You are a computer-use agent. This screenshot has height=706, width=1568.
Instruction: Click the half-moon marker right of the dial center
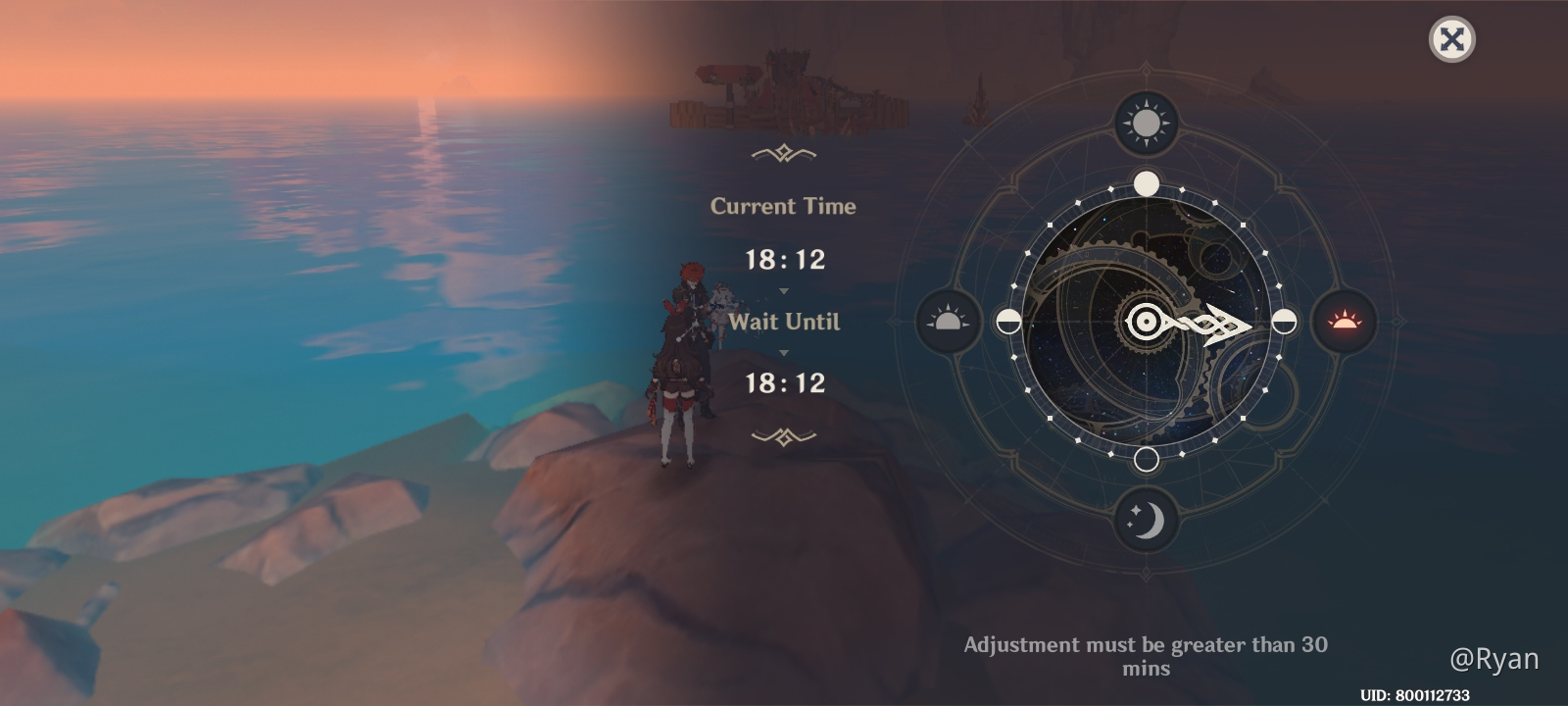point(1284,322)
